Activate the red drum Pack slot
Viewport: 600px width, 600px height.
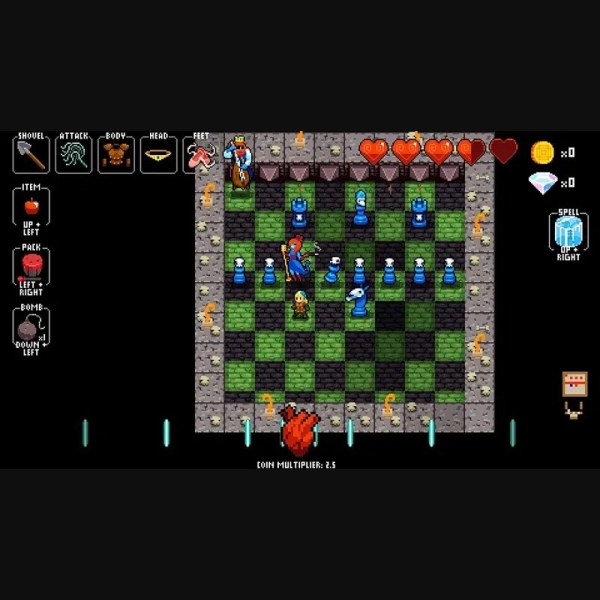tap(31, 266)
